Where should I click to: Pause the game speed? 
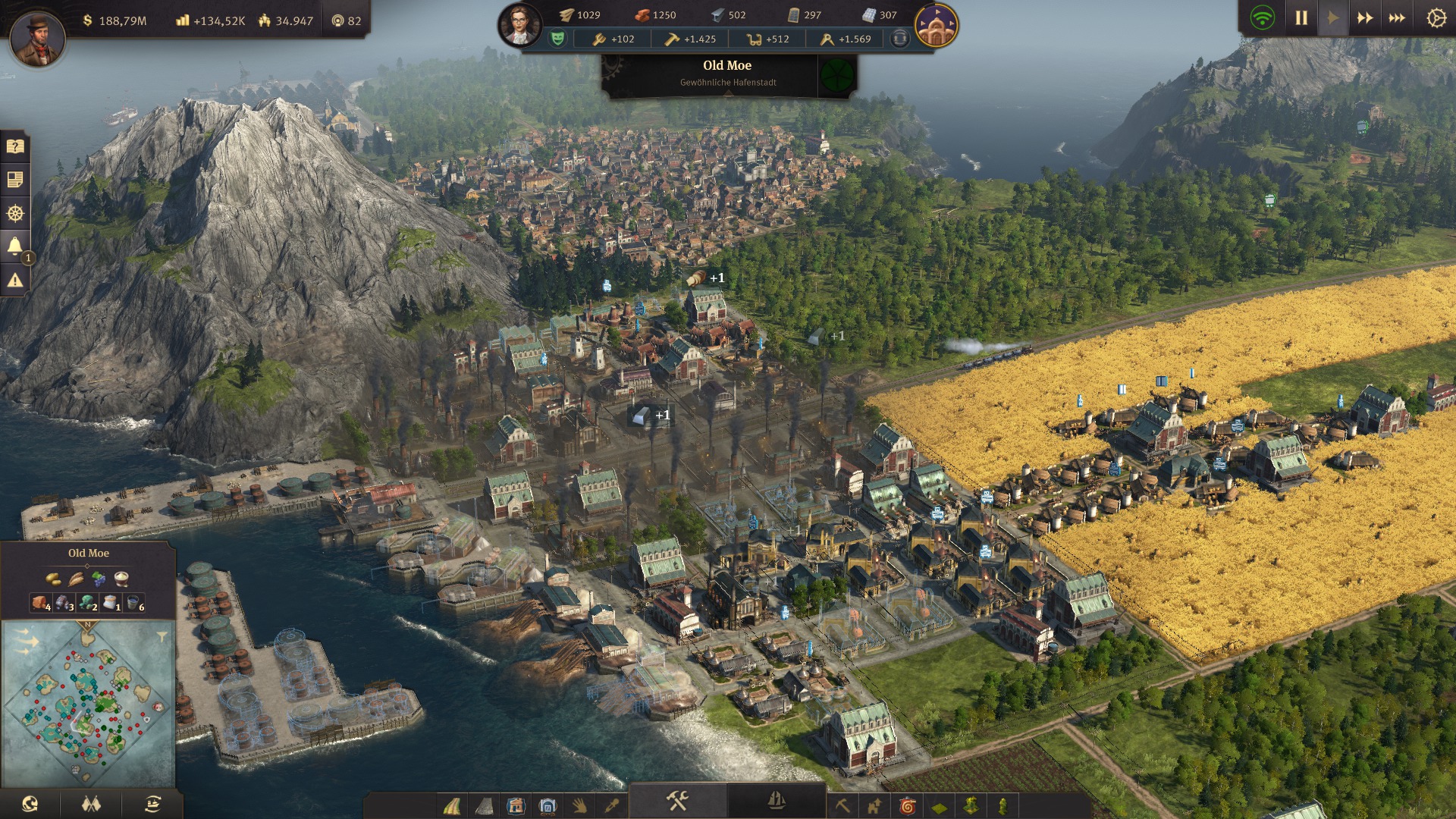click(x=1301, y=17)
